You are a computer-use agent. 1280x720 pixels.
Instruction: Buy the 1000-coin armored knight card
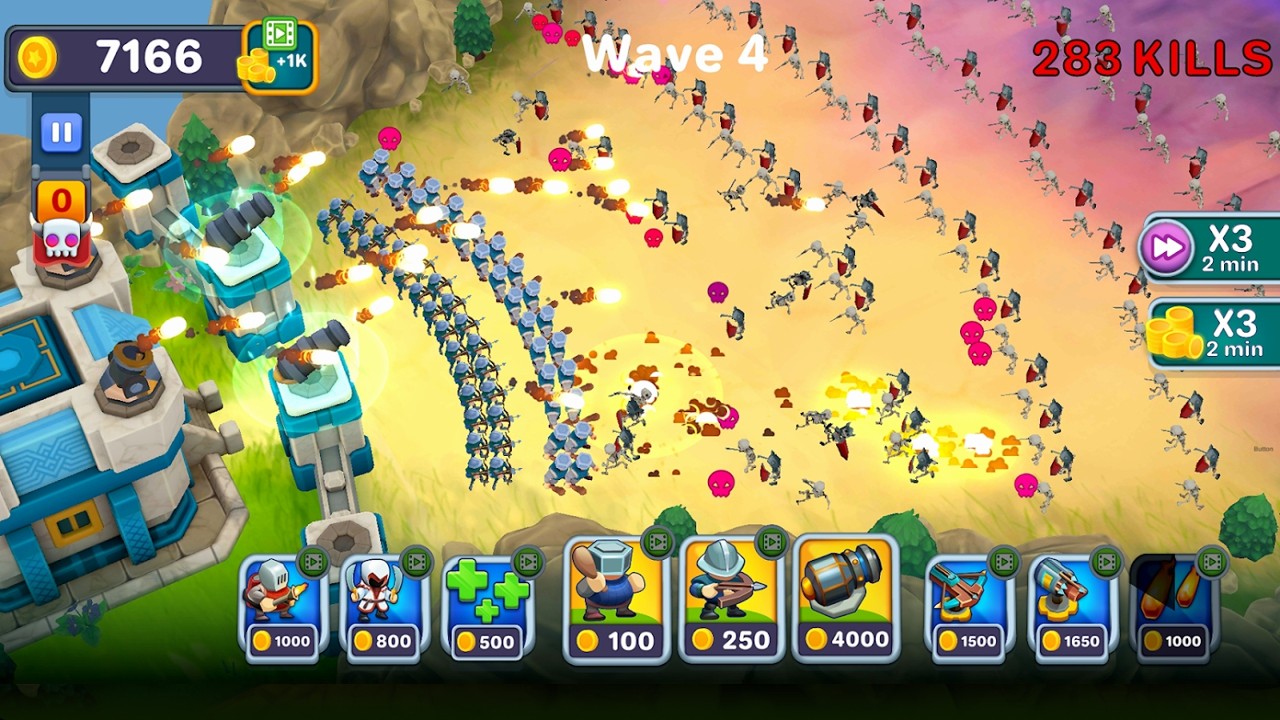283,607
